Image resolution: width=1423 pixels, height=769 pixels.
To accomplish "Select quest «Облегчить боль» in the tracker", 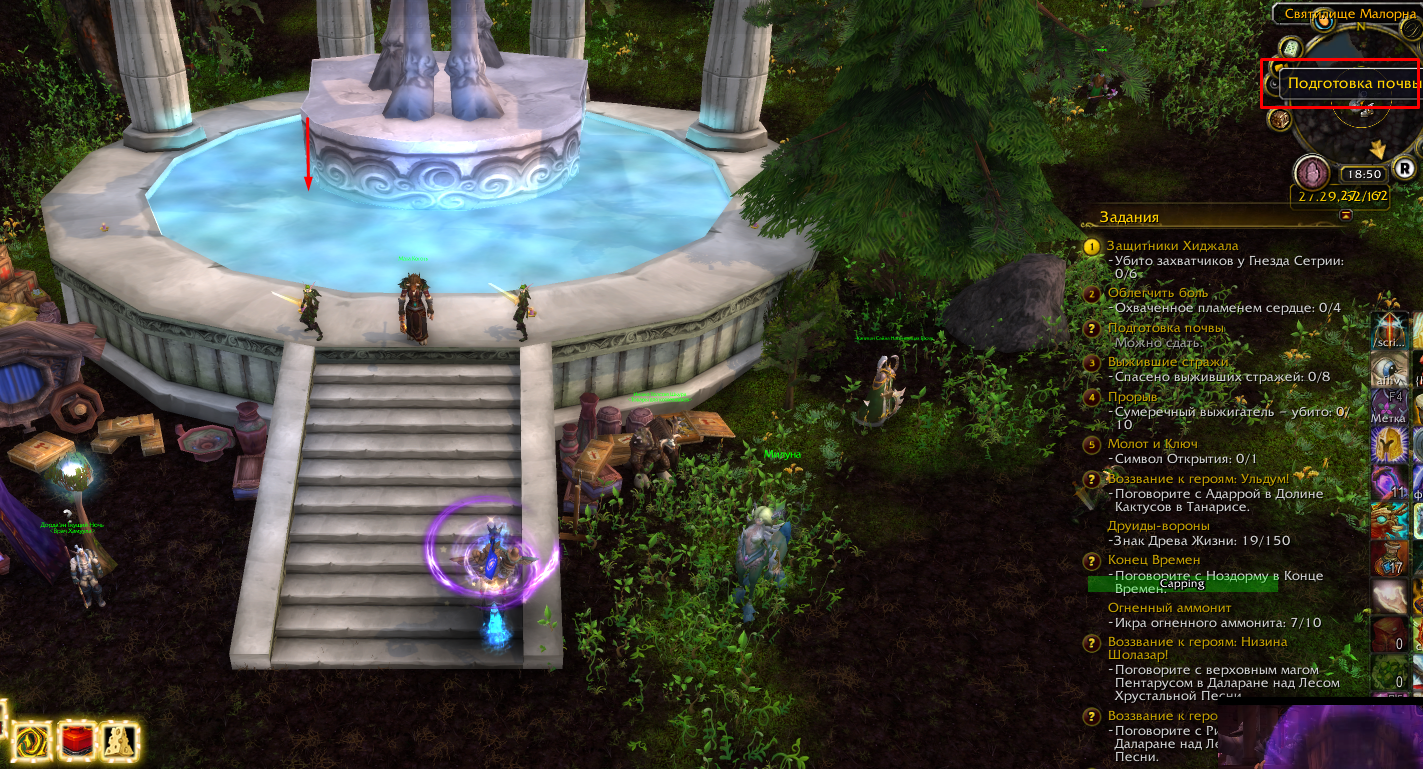I will point(1157,293).
